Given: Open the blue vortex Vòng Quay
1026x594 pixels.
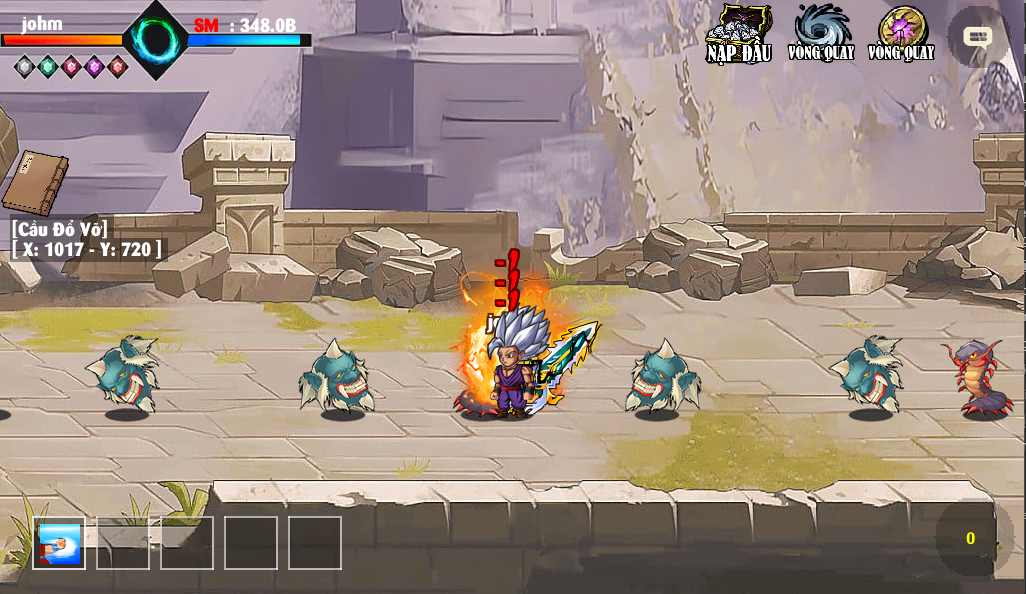Looking at the screenshot, I should [x=821, y=32].
